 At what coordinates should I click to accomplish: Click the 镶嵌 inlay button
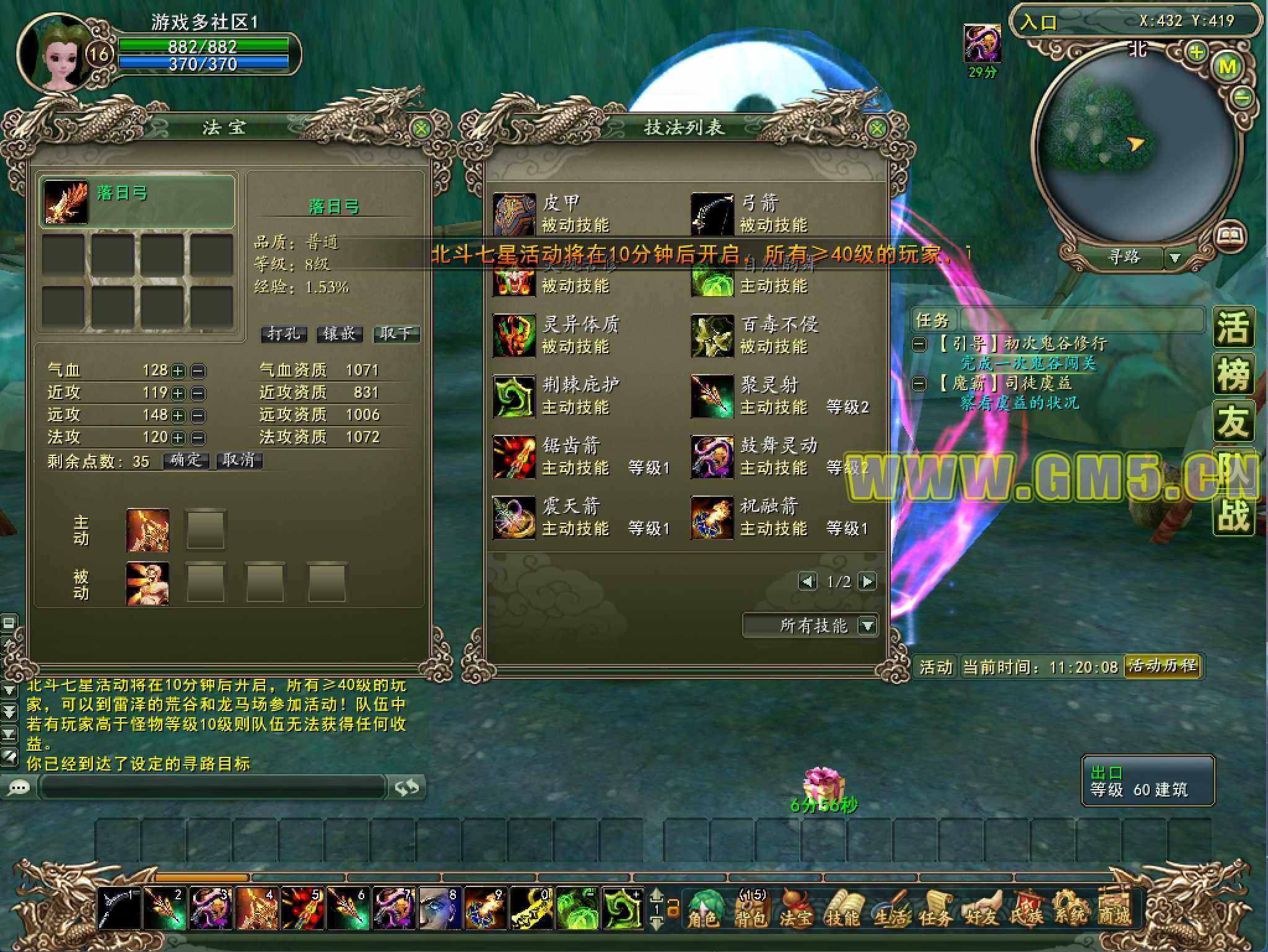[x=339, y=334]
